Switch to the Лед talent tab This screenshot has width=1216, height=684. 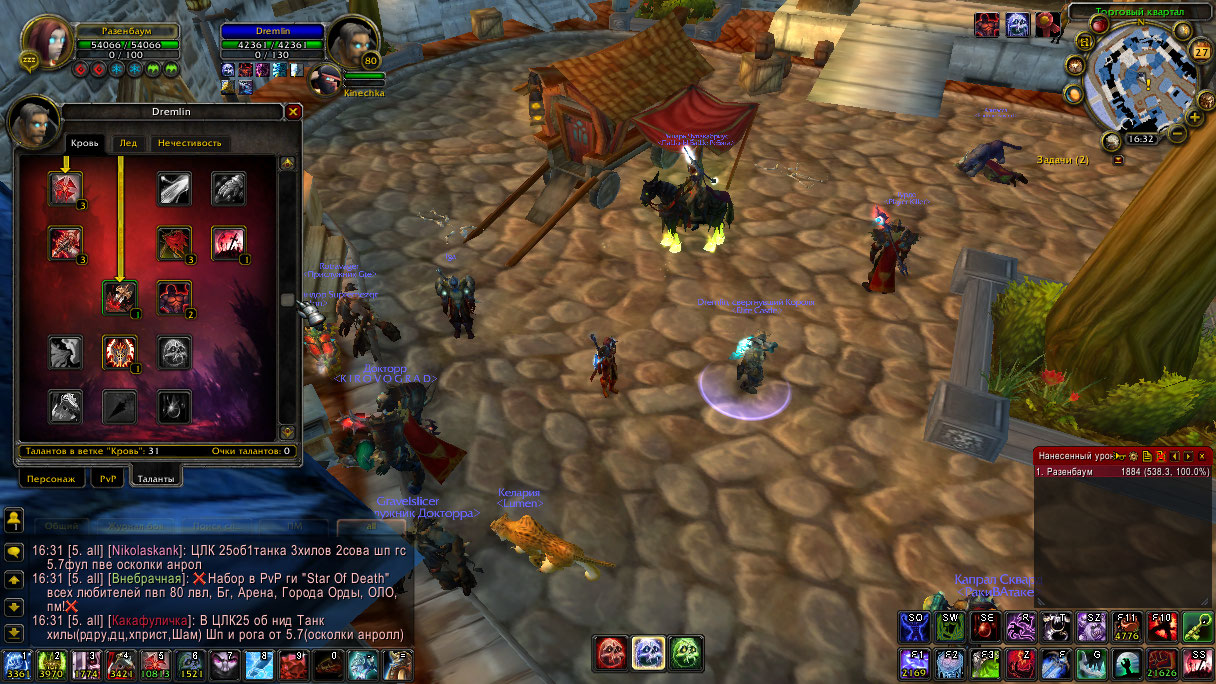128,143
